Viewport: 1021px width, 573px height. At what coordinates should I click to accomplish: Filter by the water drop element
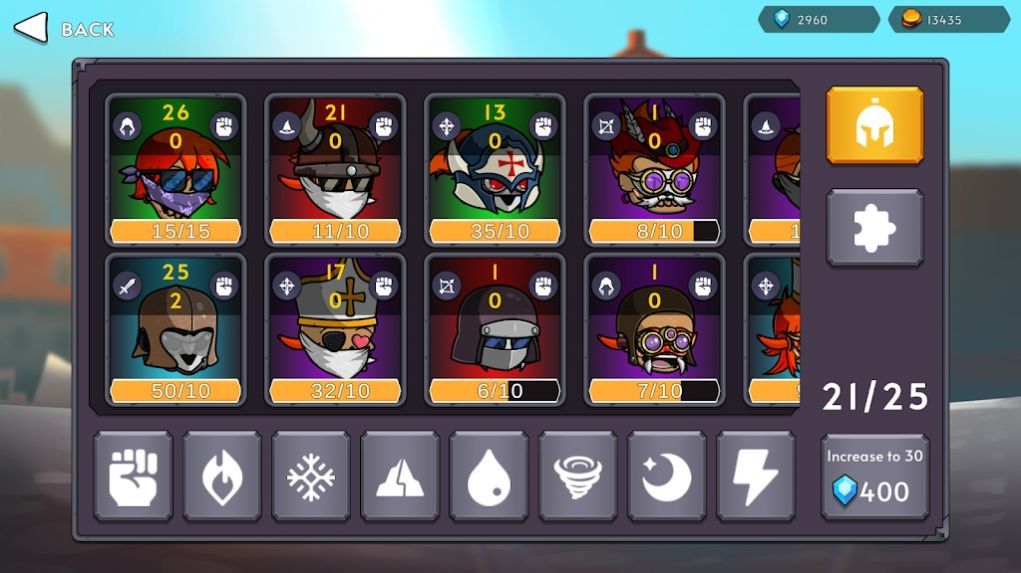pos(489,477)
